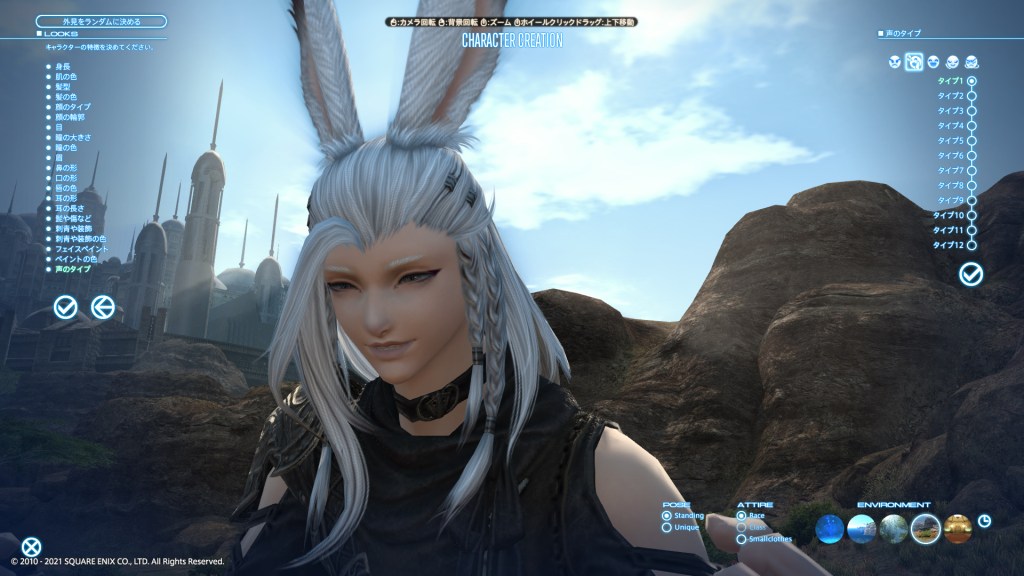Pick voice タイプ9
Screen dimensions: 1024x576
pos(972,200)
